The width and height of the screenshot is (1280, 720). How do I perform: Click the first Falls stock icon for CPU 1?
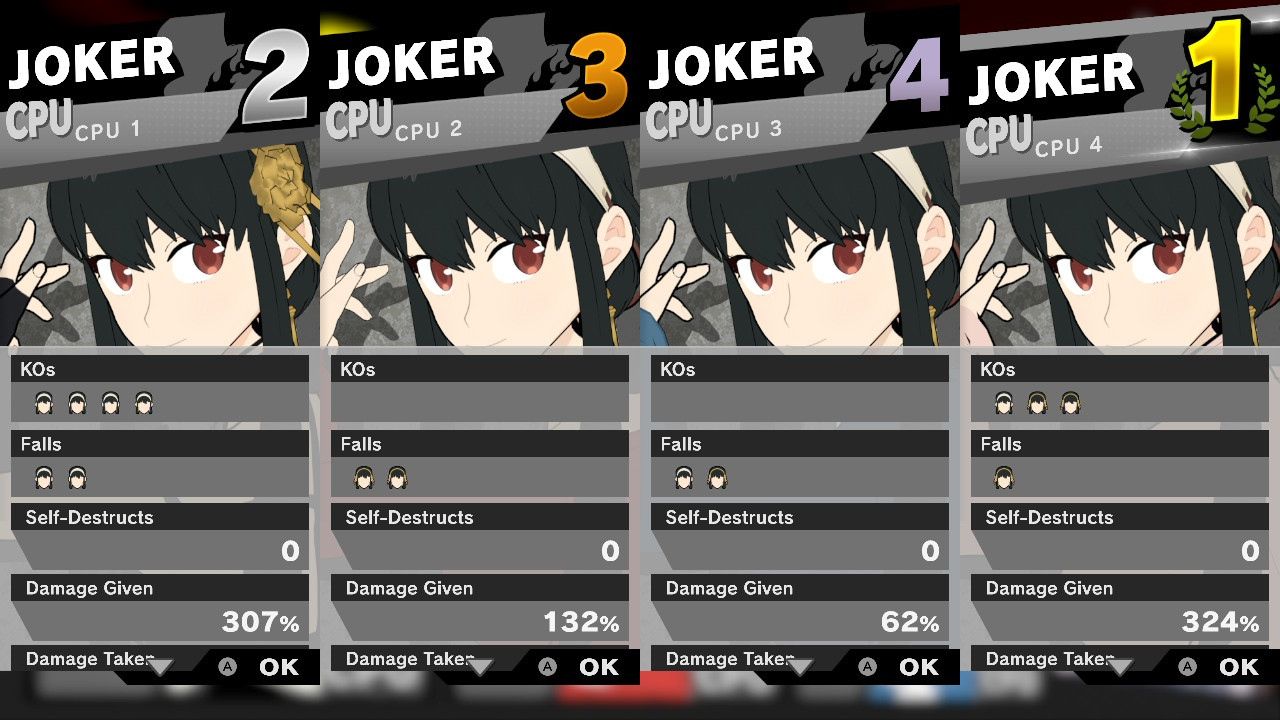(44, 478)
